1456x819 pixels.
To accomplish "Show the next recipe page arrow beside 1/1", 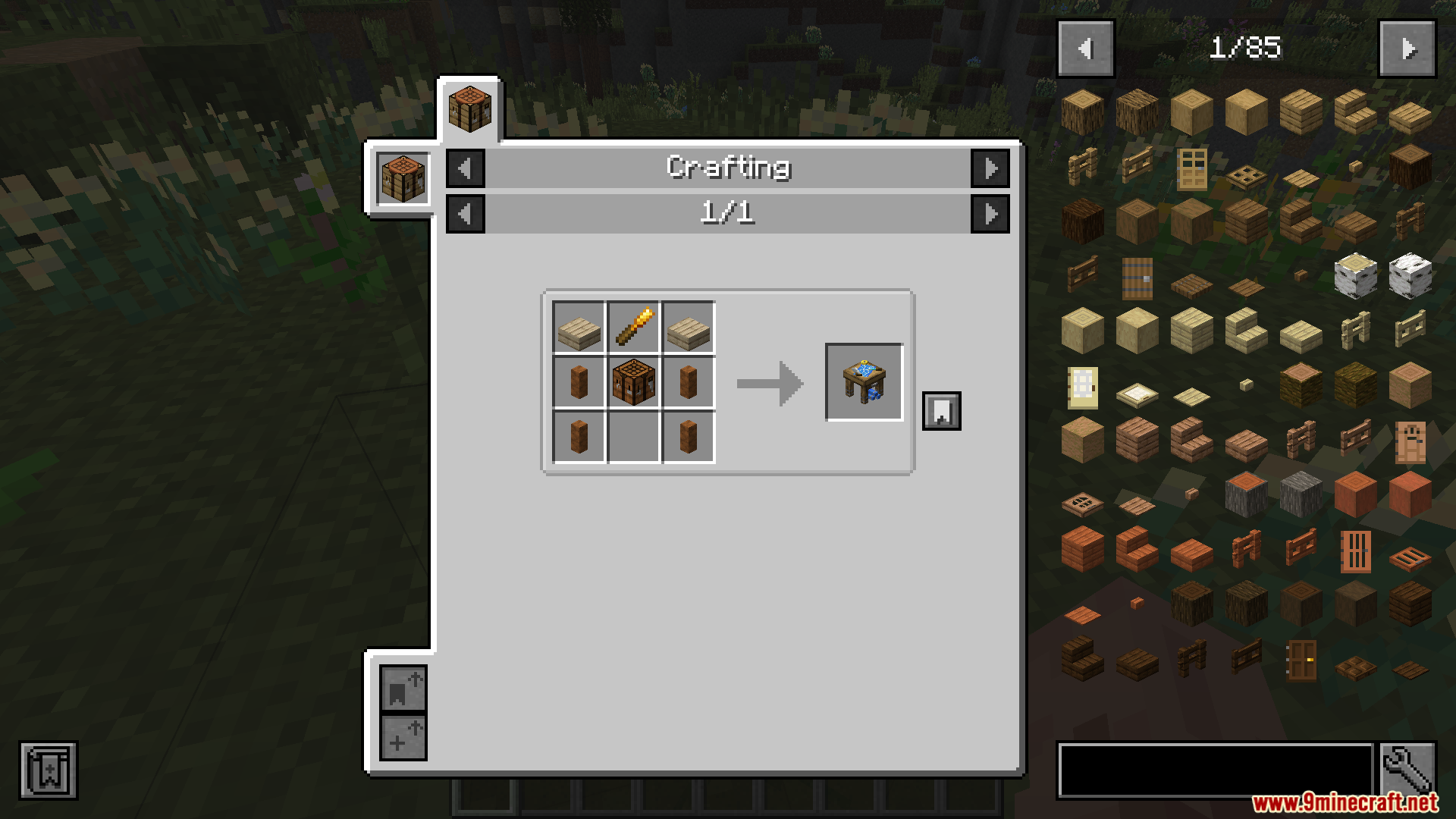I will [x=990, y=214].
